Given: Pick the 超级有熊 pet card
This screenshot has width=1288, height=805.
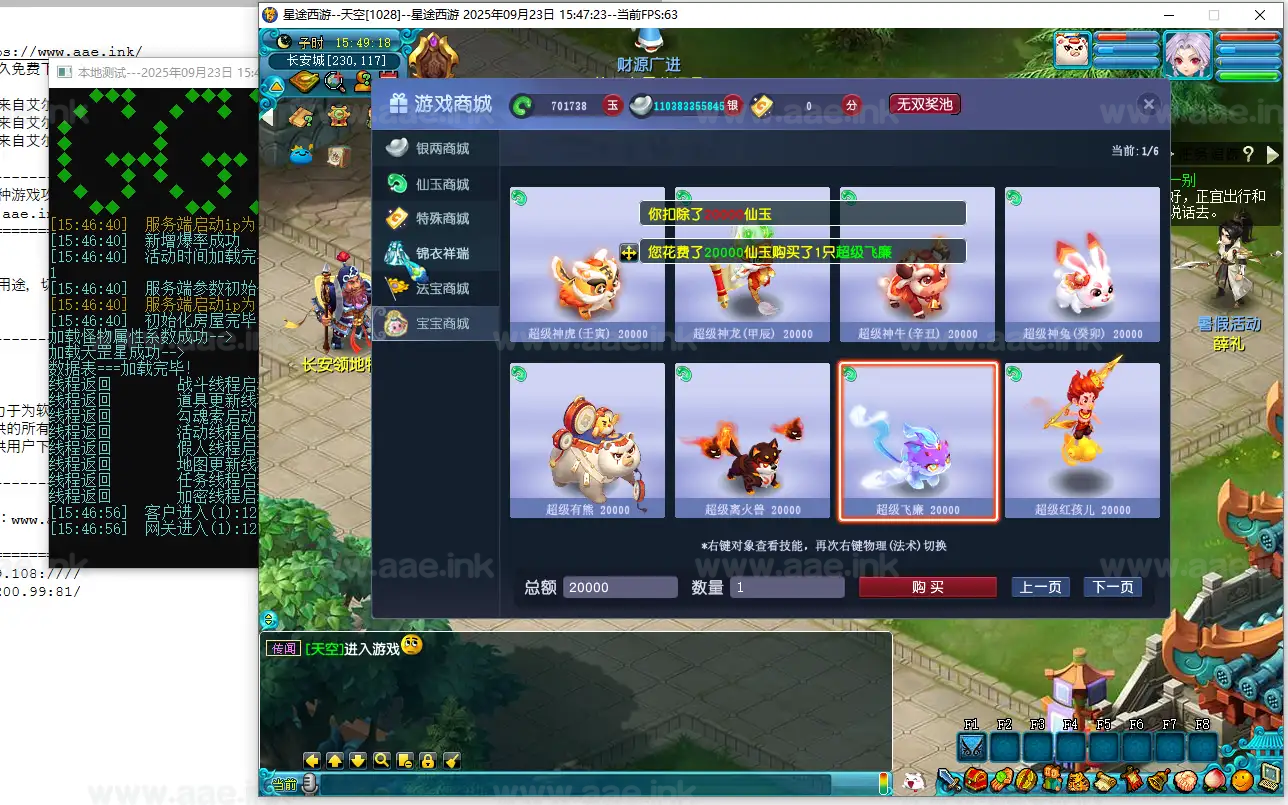Looking at the screenshot, I should point(587,441).
